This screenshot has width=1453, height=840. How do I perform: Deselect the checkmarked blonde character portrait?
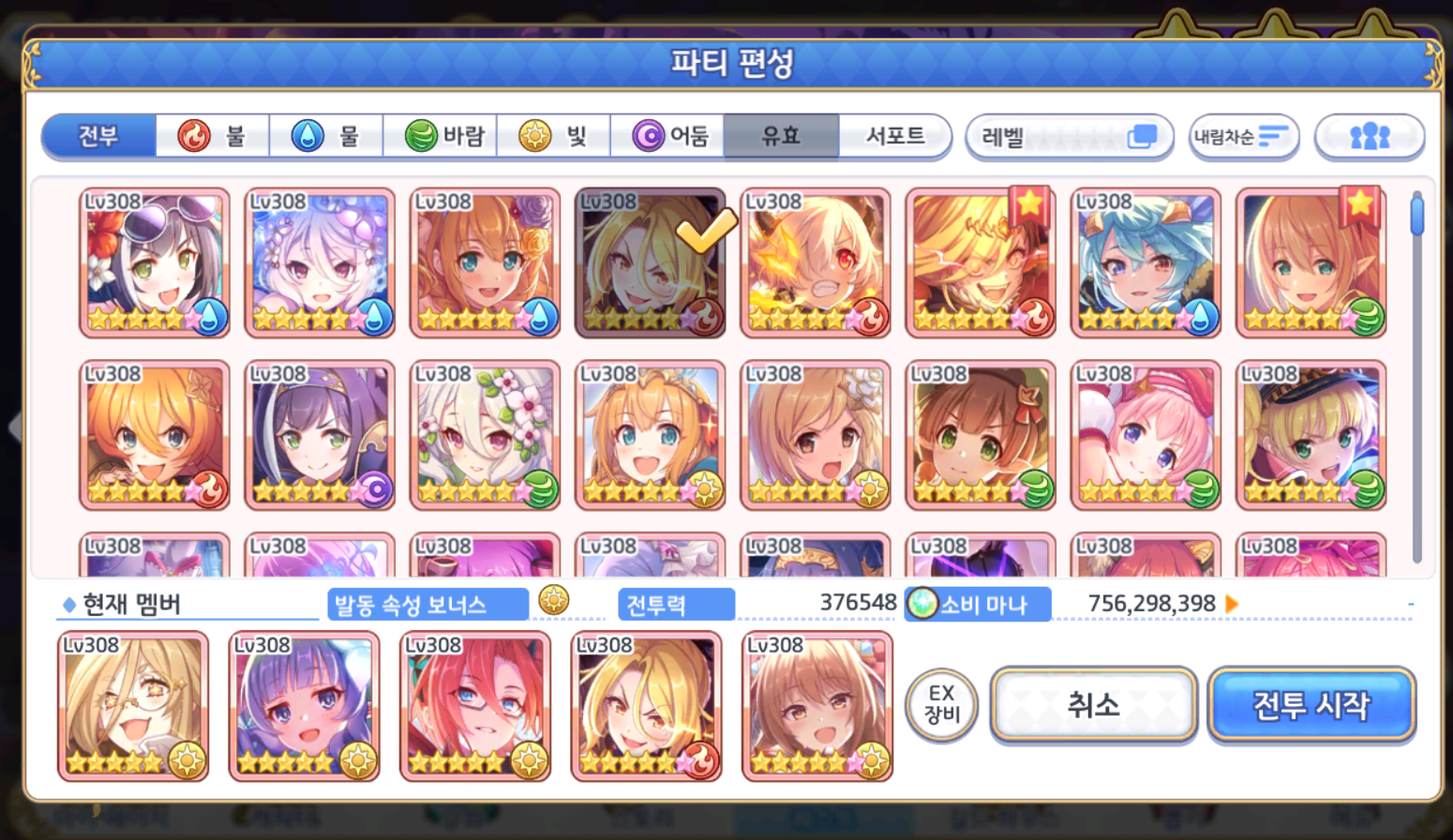point(651,262)
